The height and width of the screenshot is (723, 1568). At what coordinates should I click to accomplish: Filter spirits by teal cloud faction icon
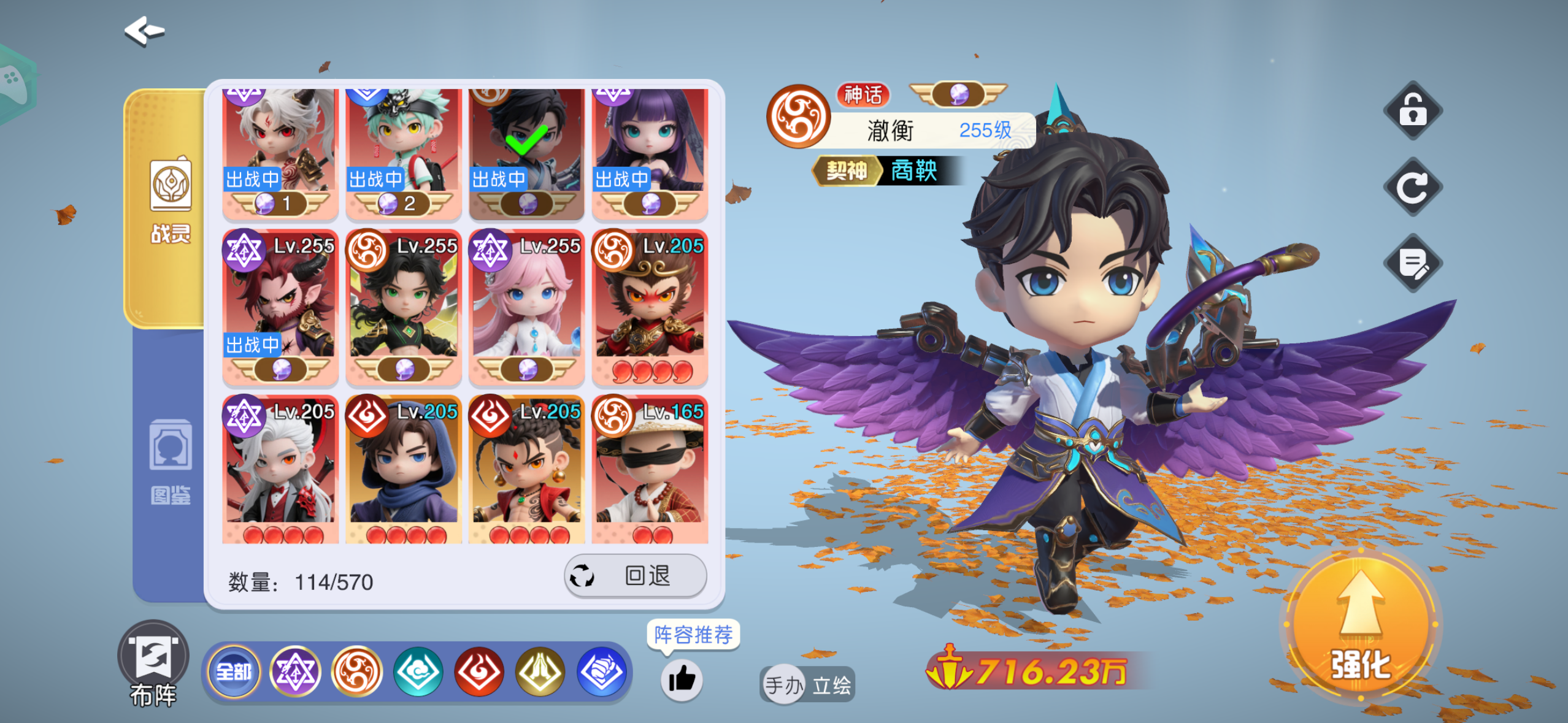[418, 672]
